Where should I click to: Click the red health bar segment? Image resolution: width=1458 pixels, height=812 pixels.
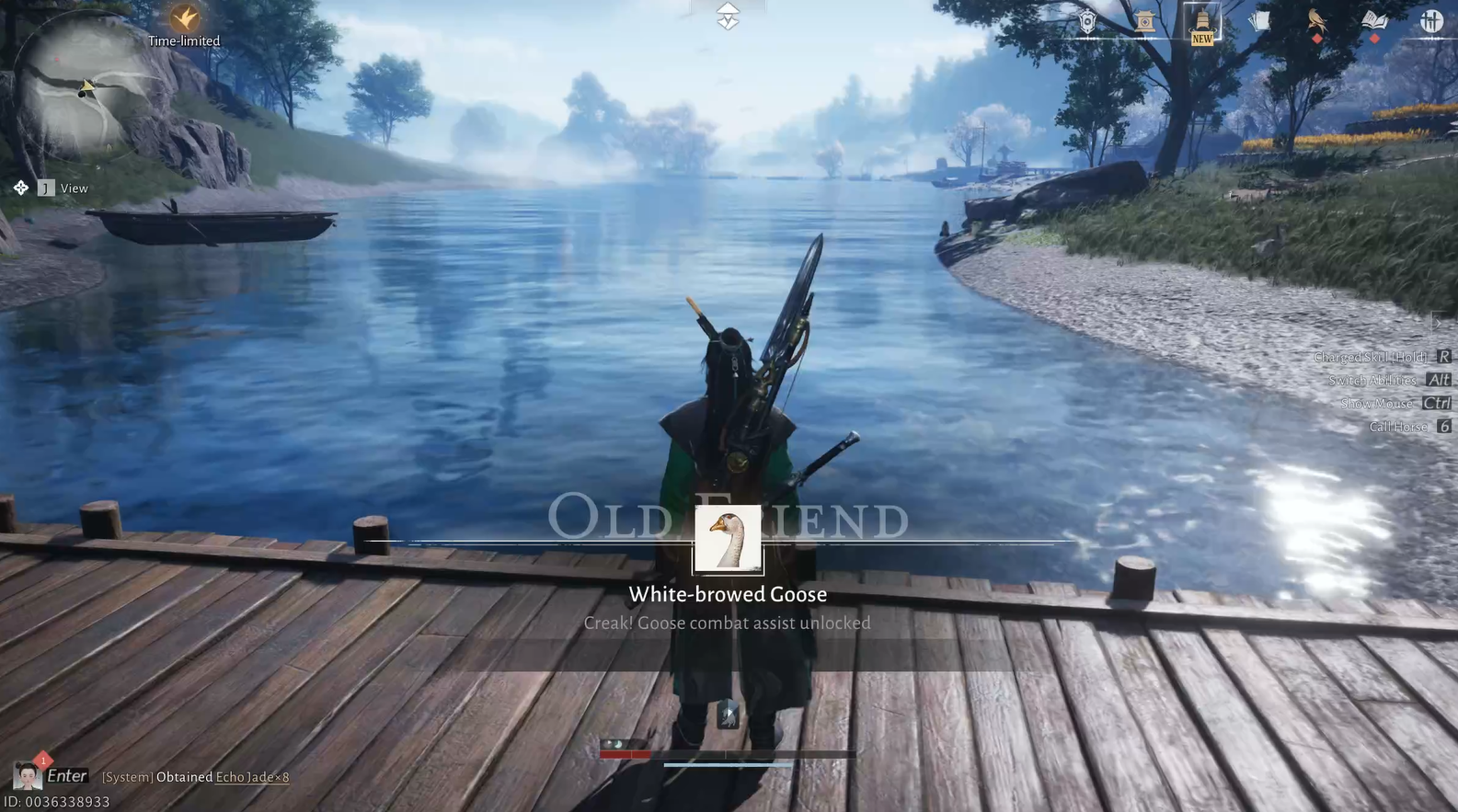[626, 752]
